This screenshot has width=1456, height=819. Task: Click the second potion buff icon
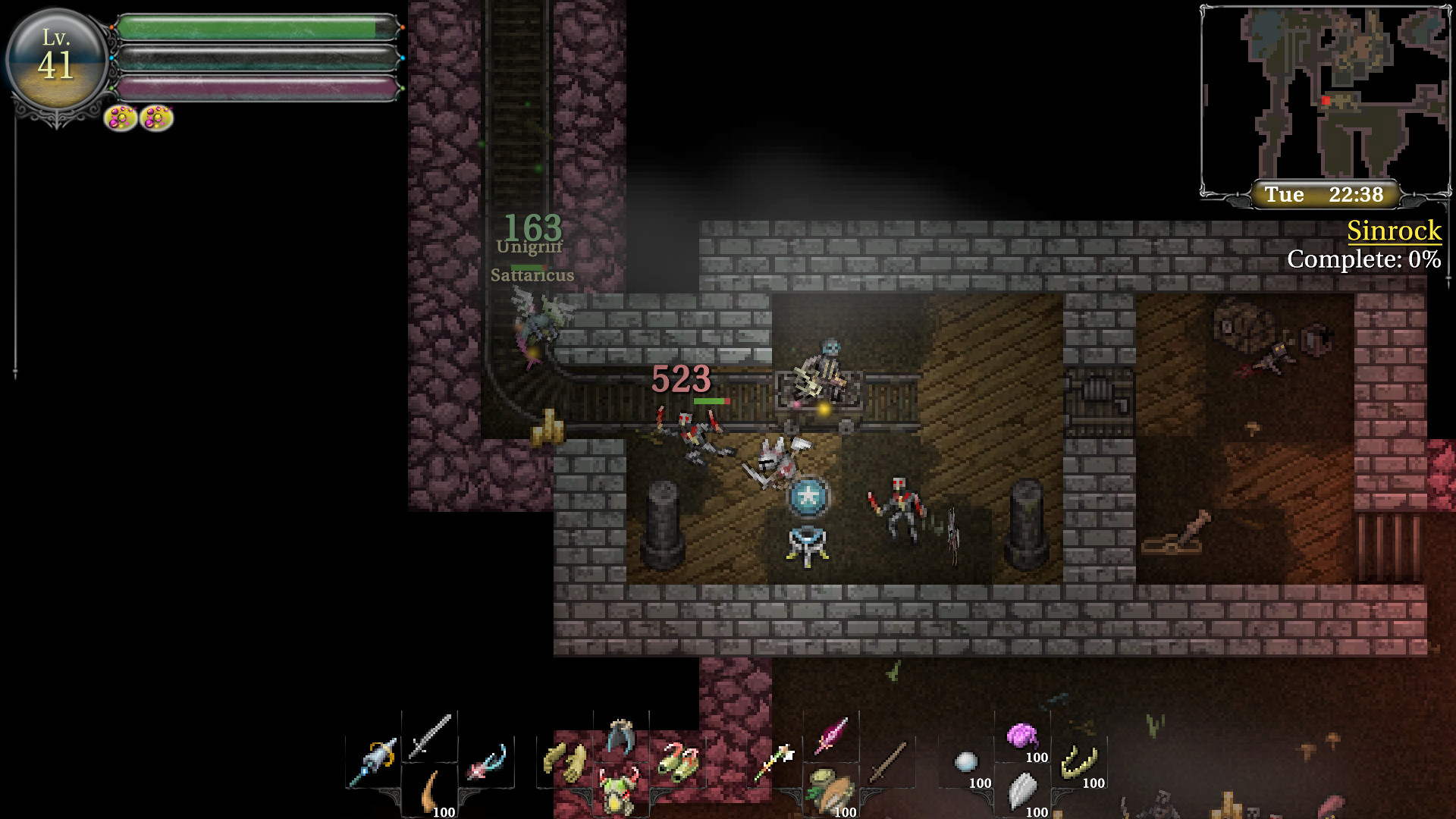point(156,118)
